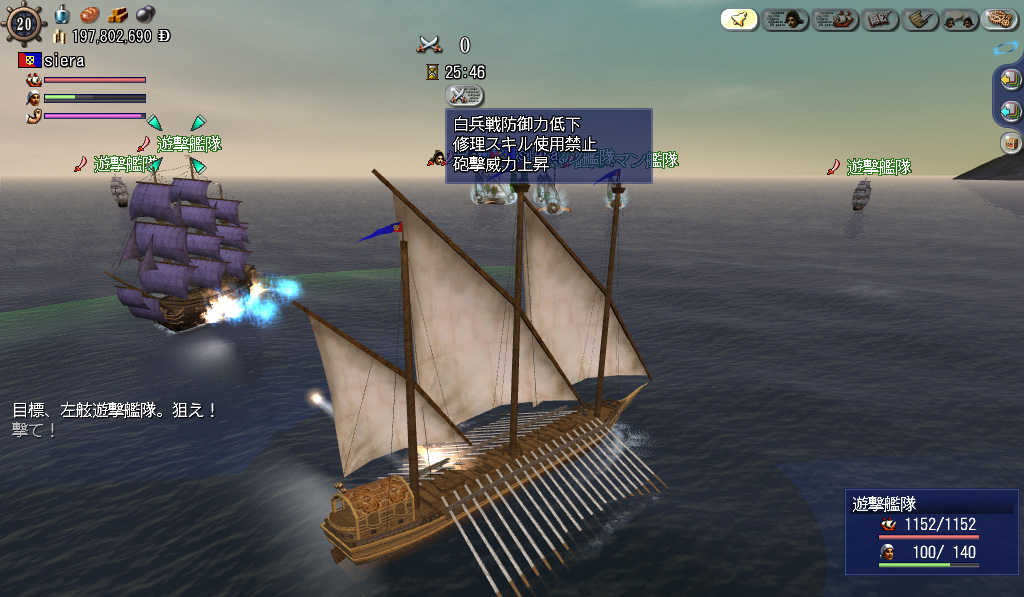This screenshot has width=1024, height=597.
Task: Select the ship's wheel level 20 badge
Action: pyautogui.click(x=25, y=24)
